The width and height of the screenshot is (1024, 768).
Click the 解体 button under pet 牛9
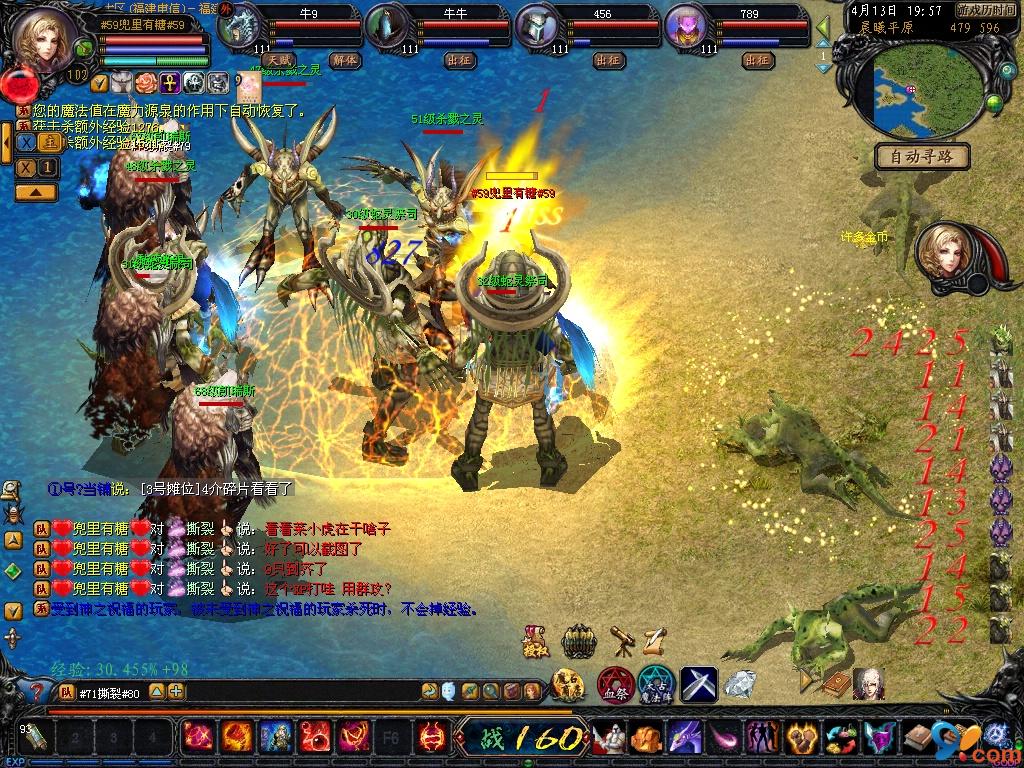(x=345, y=60)
